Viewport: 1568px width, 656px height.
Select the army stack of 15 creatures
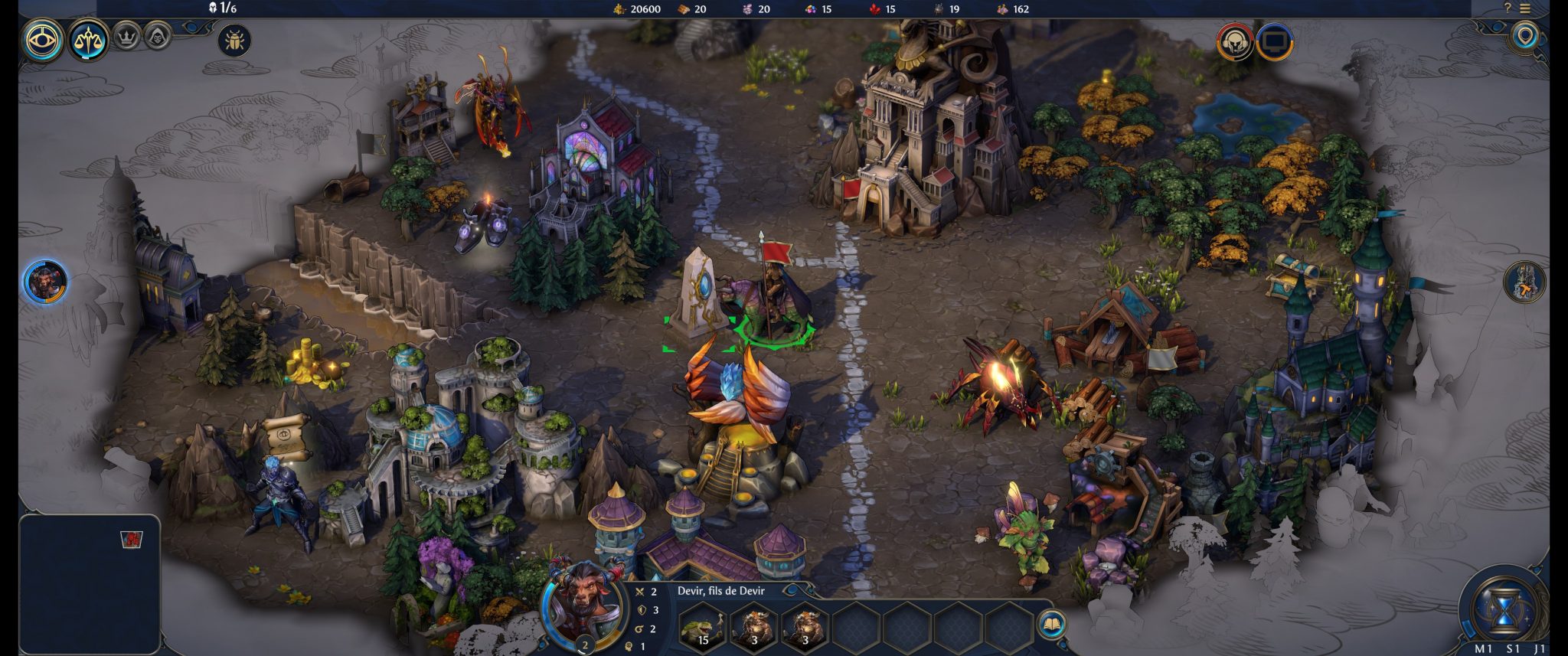pyautogui.click(x=702, y=626)
